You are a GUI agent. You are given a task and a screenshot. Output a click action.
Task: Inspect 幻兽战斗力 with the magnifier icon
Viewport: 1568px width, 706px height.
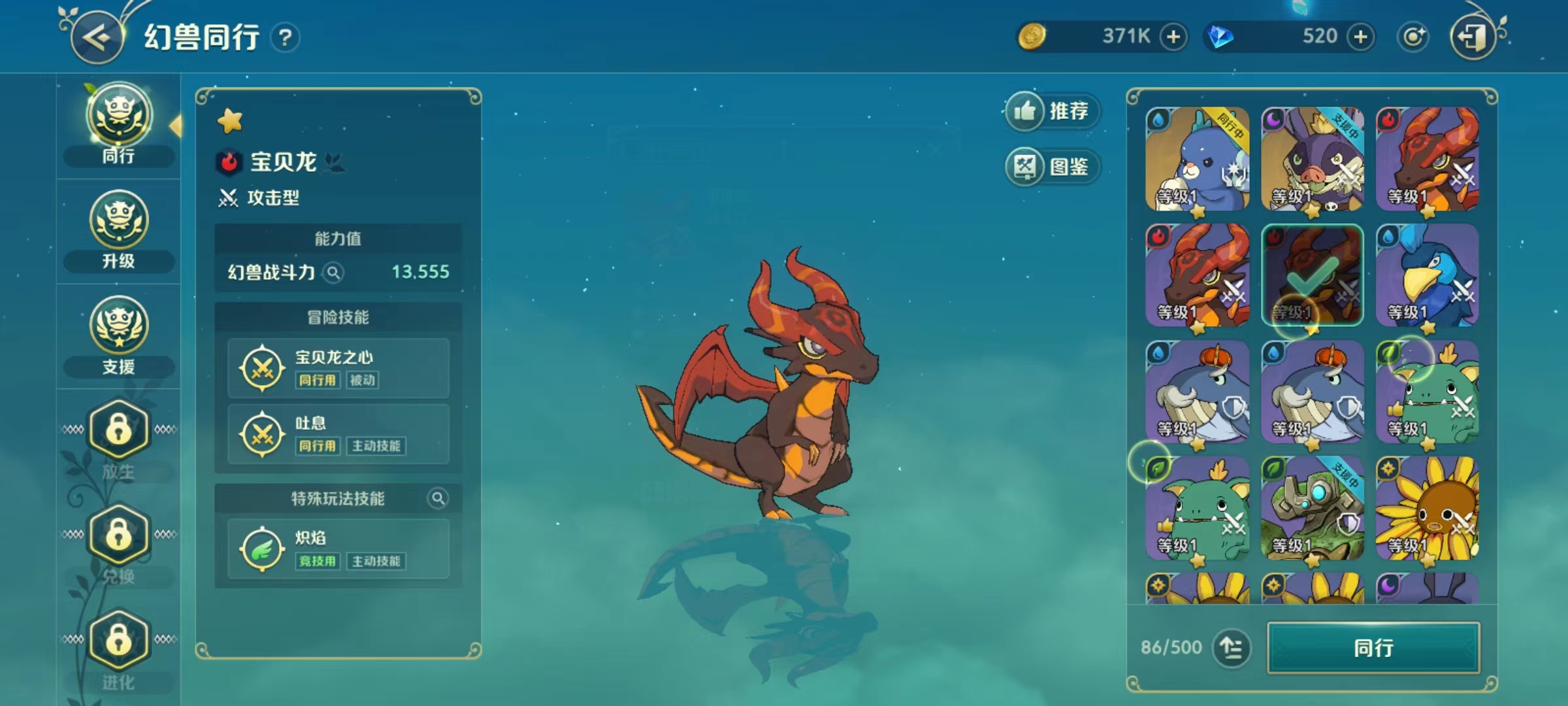333,273
